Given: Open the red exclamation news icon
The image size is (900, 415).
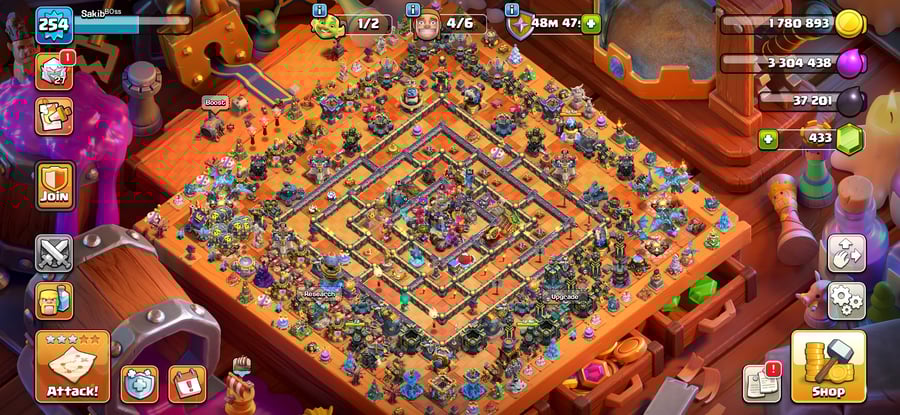Looking at the screenshot, I should pos(187,383).
